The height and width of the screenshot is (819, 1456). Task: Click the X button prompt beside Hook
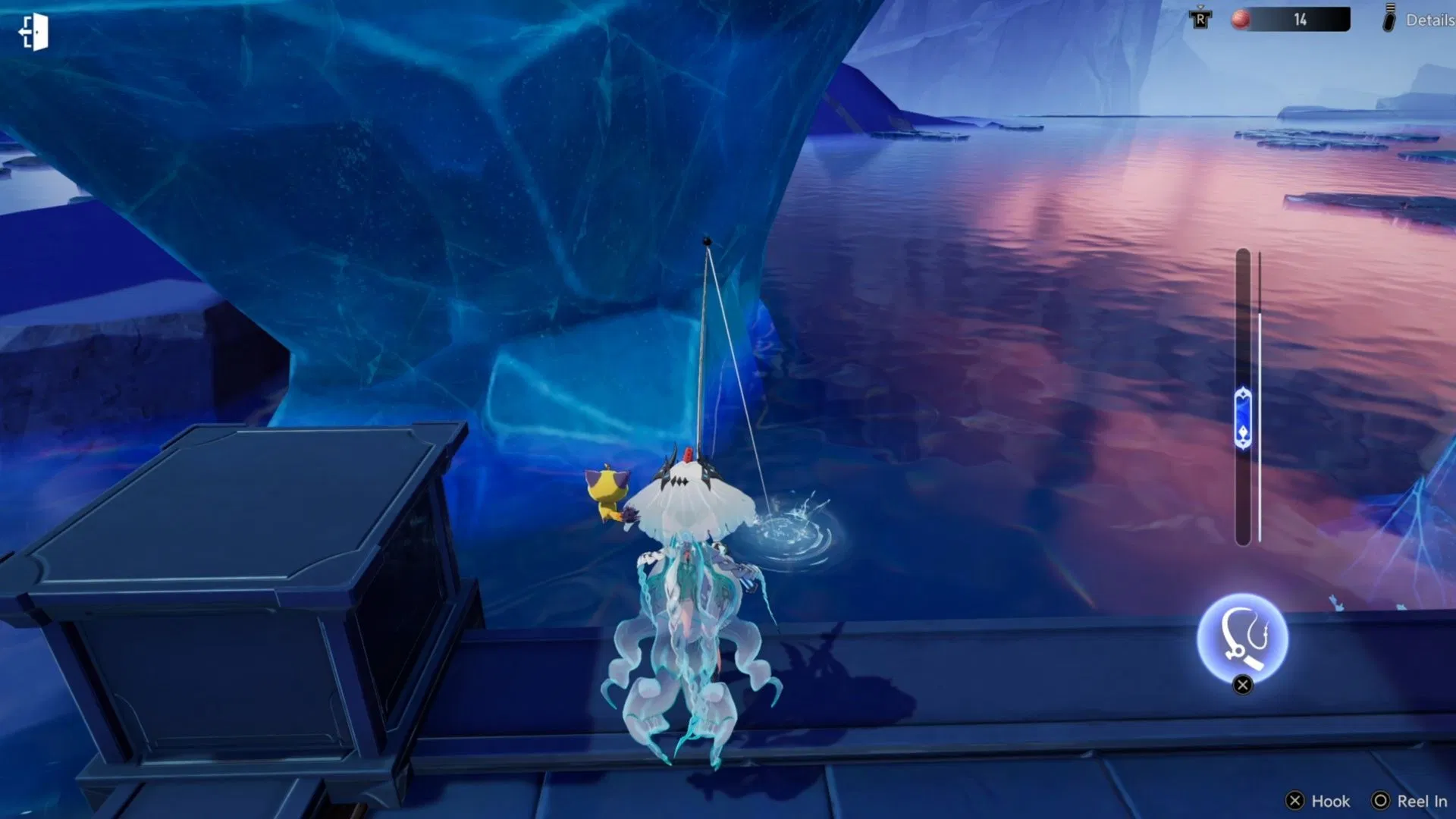tap(1295, 801)
